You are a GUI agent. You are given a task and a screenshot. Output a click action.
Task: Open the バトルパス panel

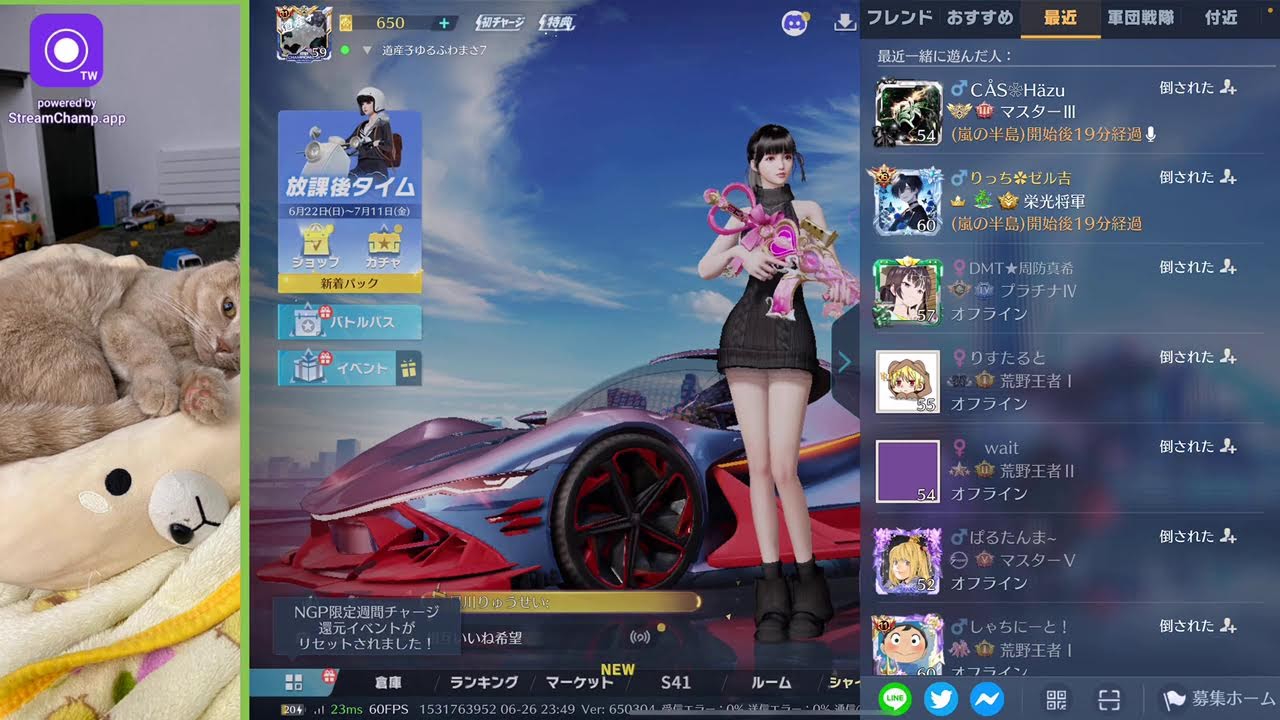349,322
